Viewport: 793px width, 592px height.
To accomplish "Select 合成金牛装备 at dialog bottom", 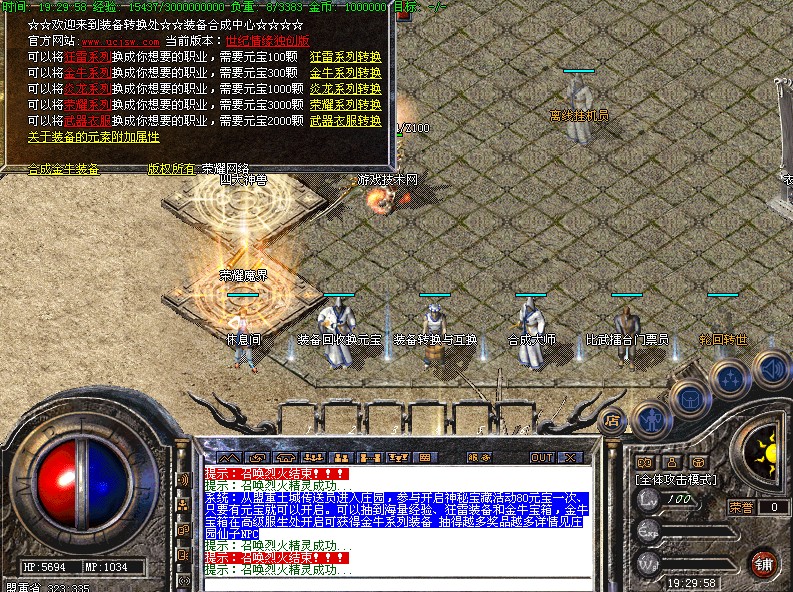I will coord(63,169).
